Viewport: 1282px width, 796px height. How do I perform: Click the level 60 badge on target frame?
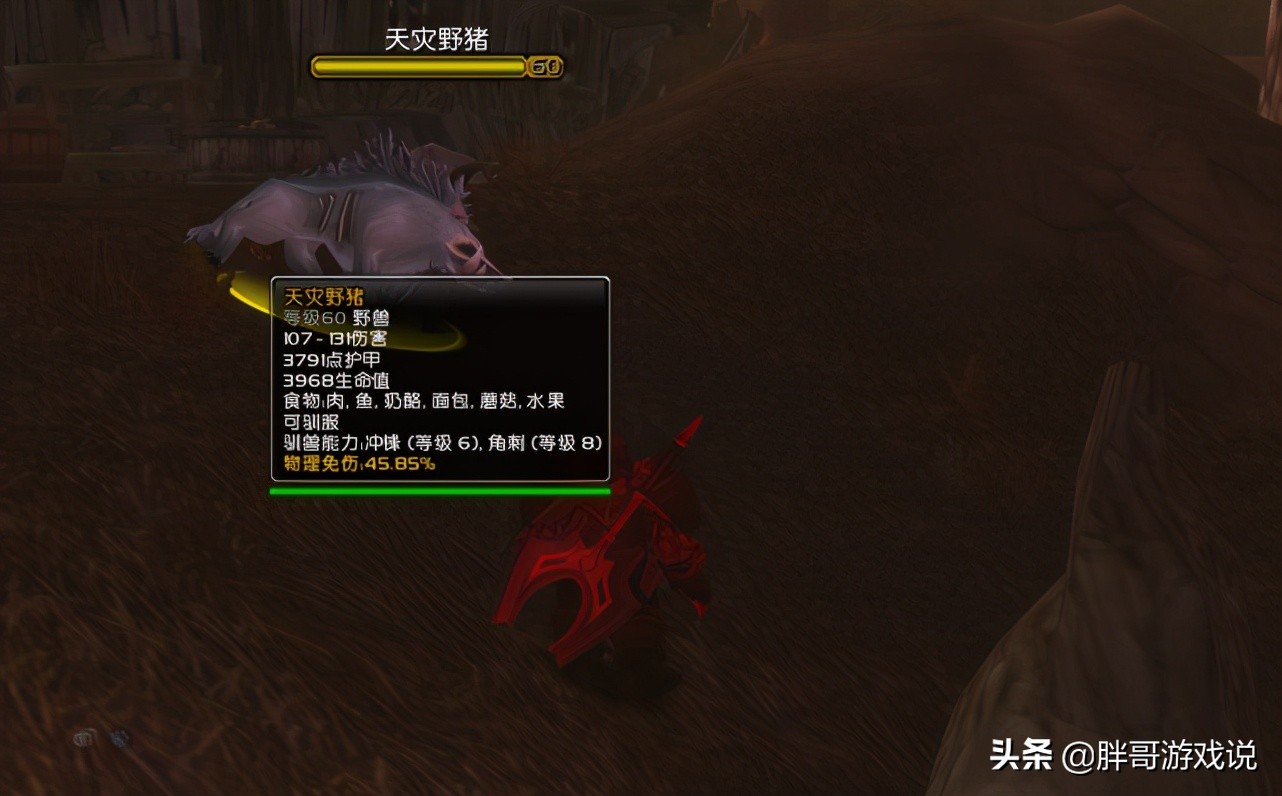pos(545,67)
